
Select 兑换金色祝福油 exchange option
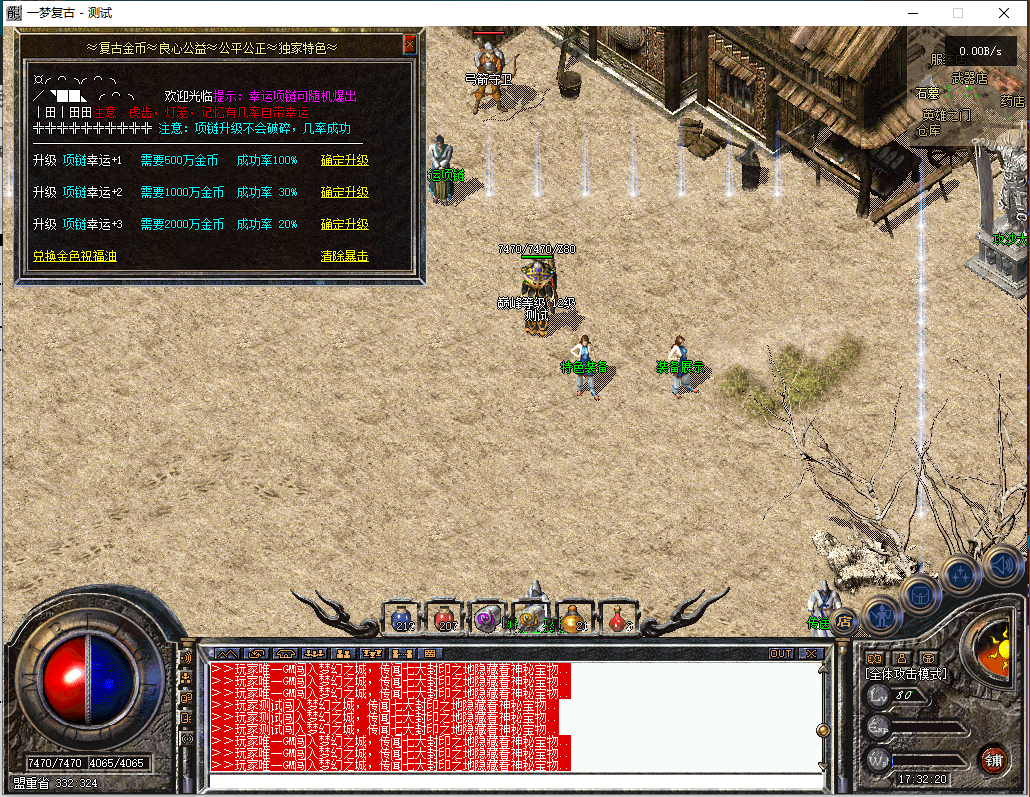tap(74, 256)
